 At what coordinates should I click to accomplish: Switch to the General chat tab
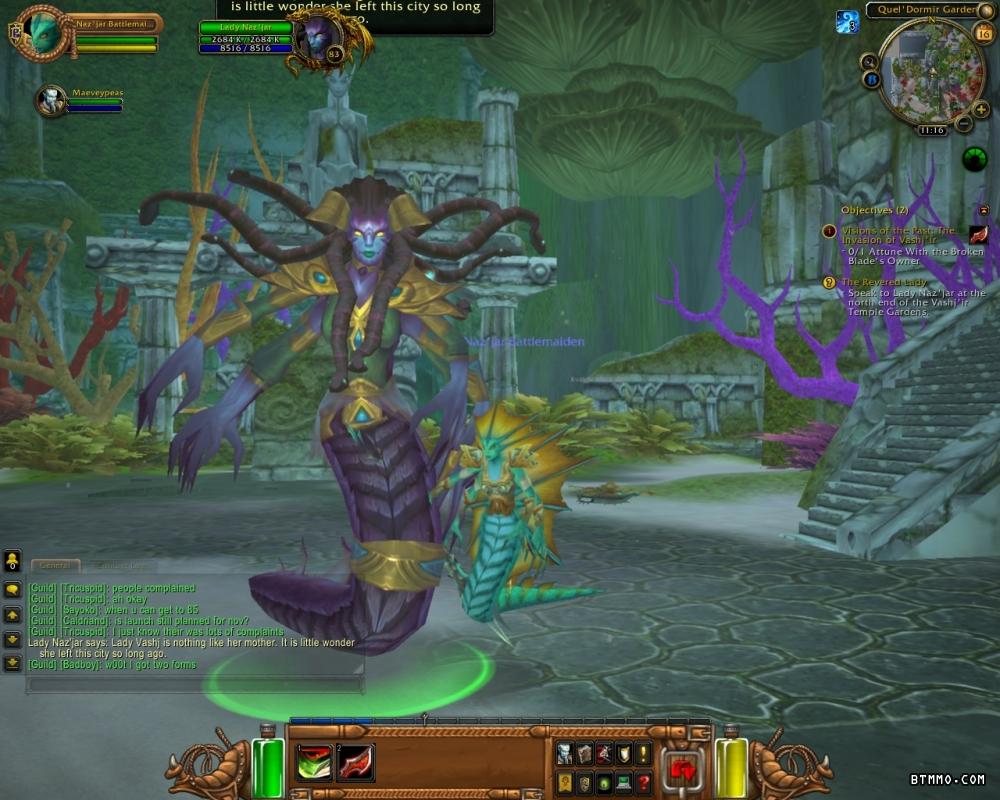tap(56, 566)
